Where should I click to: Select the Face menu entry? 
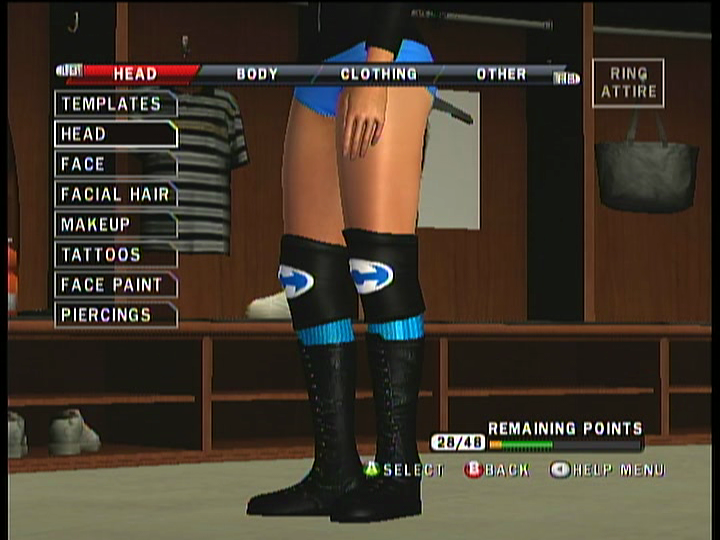[115, 164]
